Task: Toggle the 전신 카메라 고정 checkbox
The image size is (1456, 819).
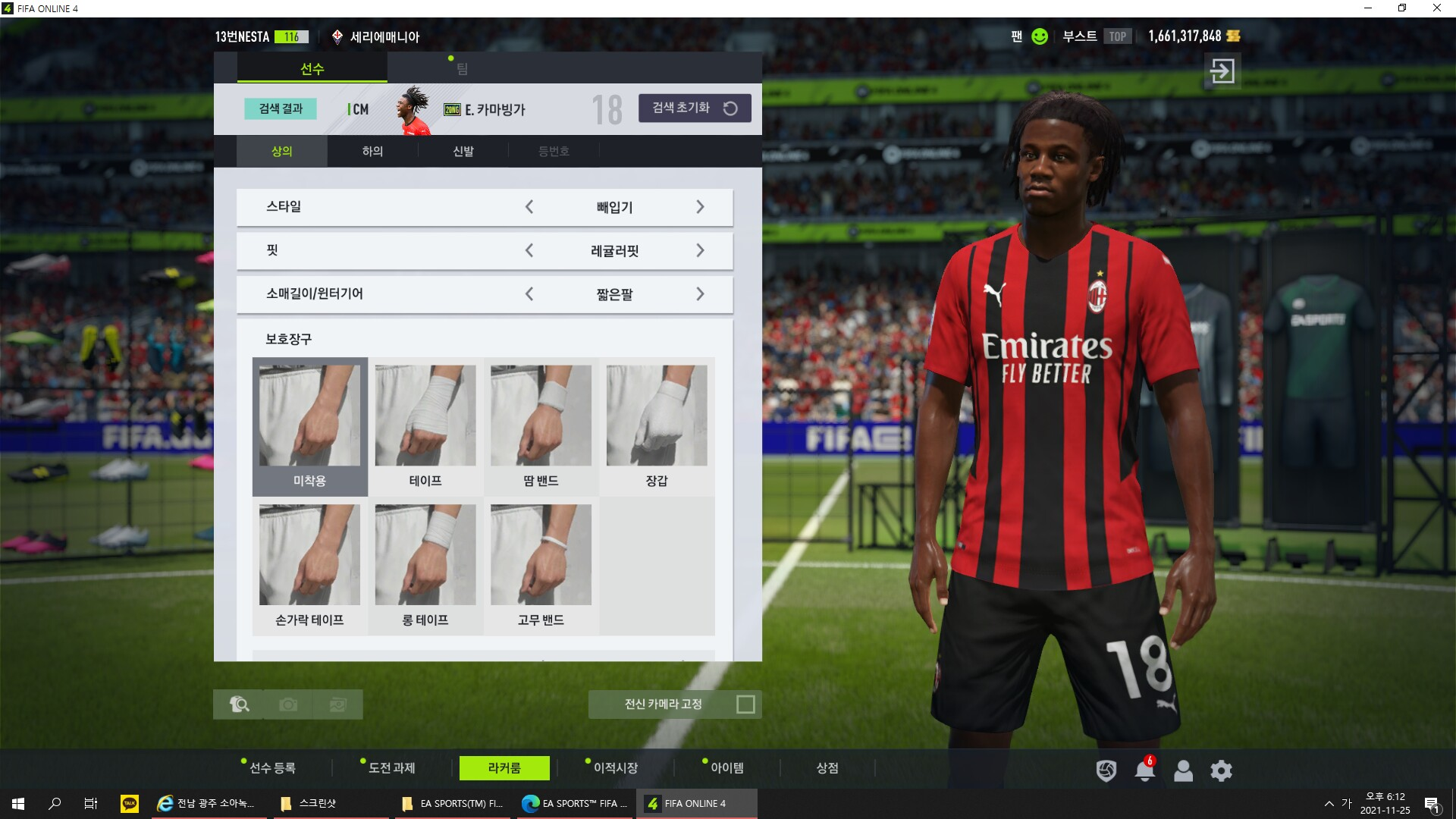Action: 745,704
